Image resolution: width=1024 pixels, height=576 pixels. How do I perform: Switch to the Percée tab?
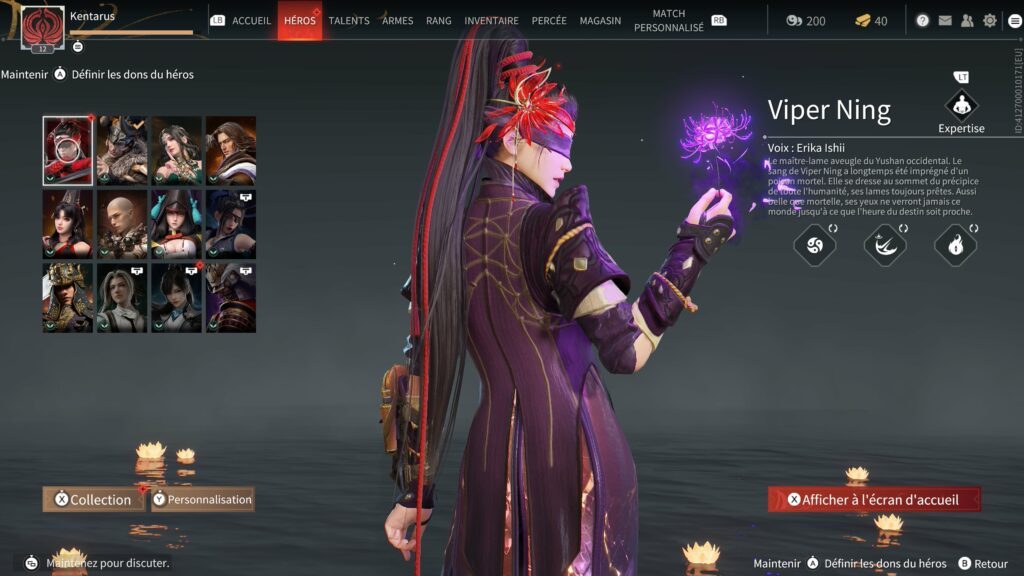point(549,21)
